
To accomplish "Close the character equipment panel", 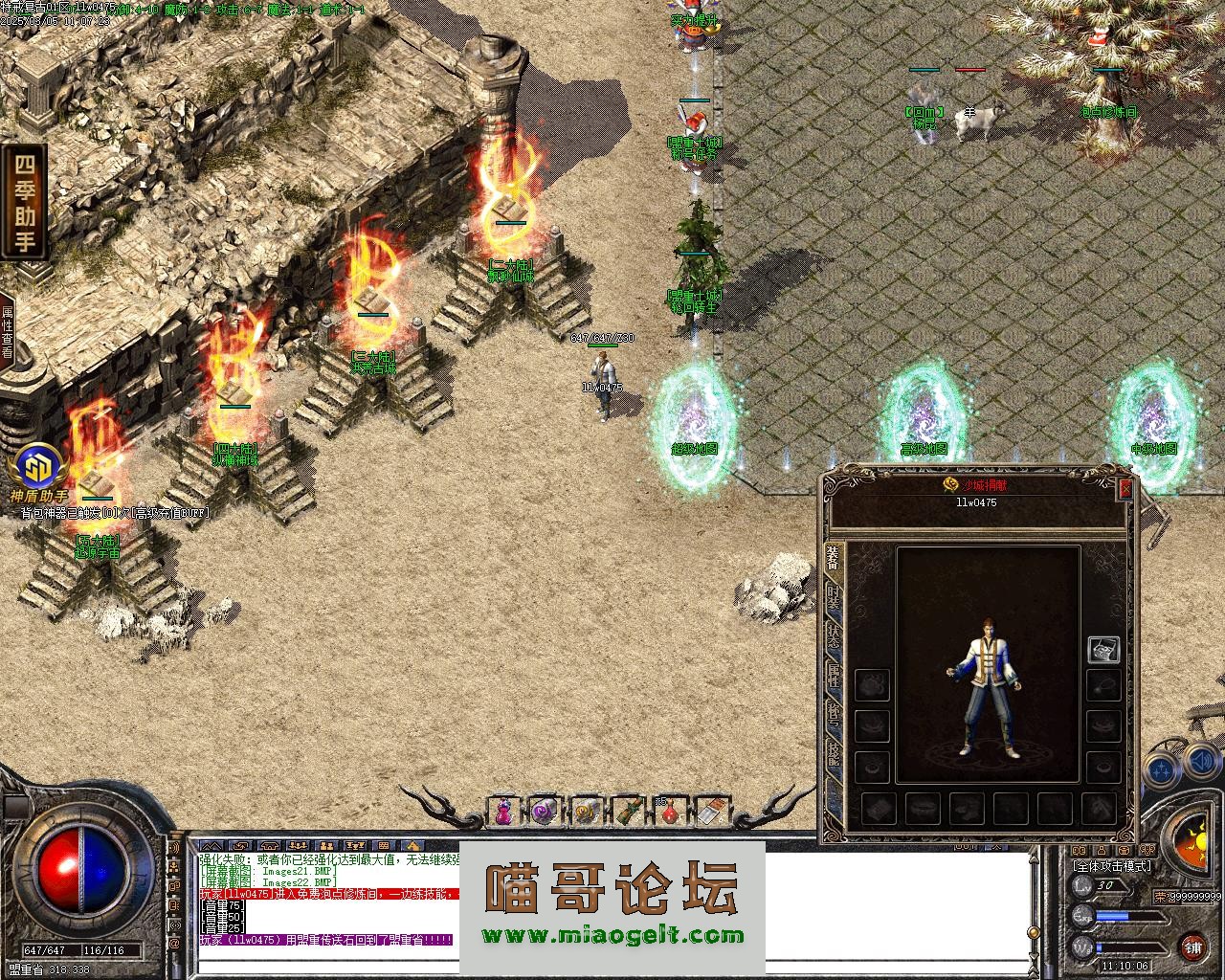I will click(1125, 488).
